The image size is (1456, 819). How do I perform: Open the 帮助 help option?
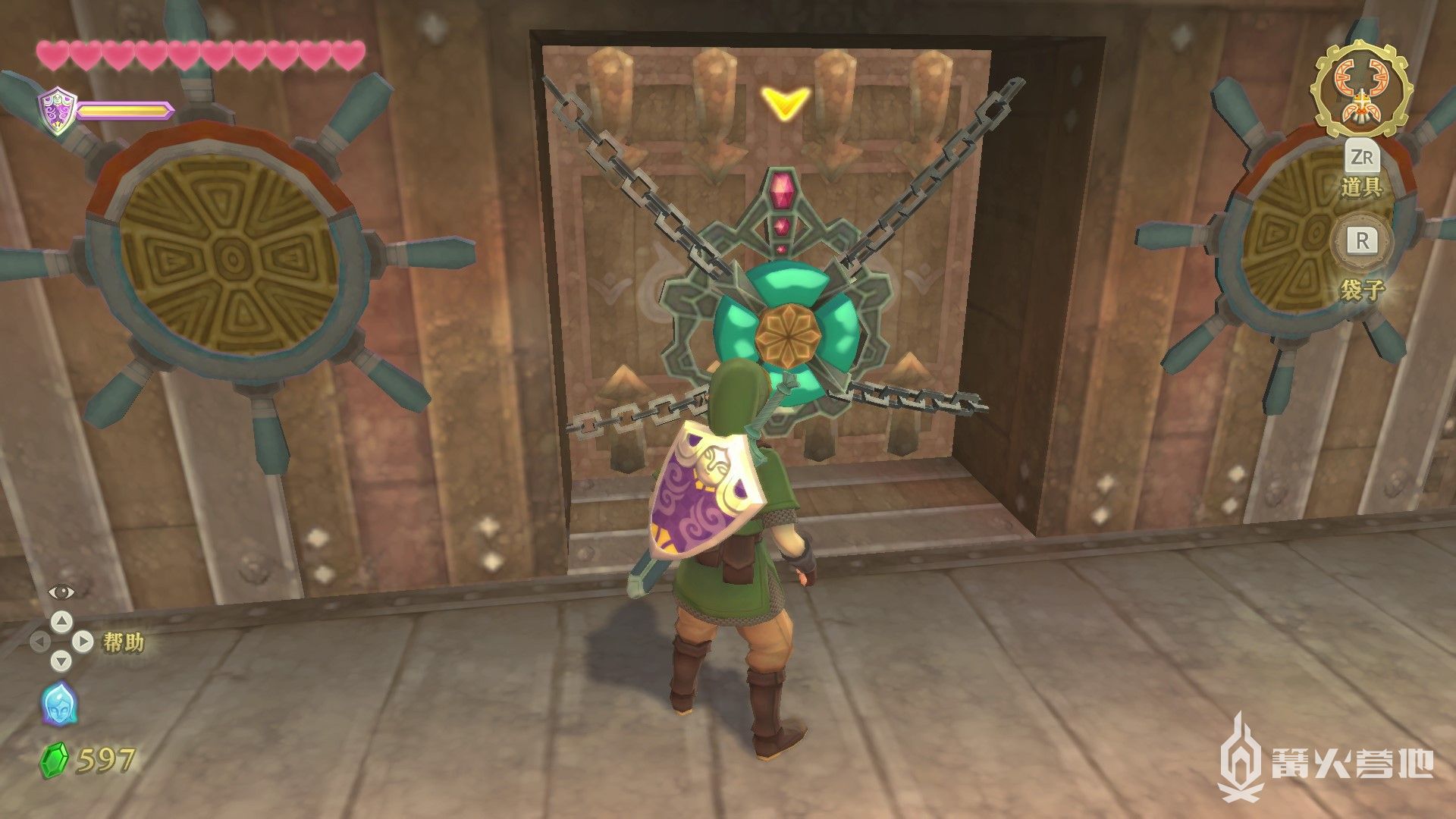click(122, 643)
